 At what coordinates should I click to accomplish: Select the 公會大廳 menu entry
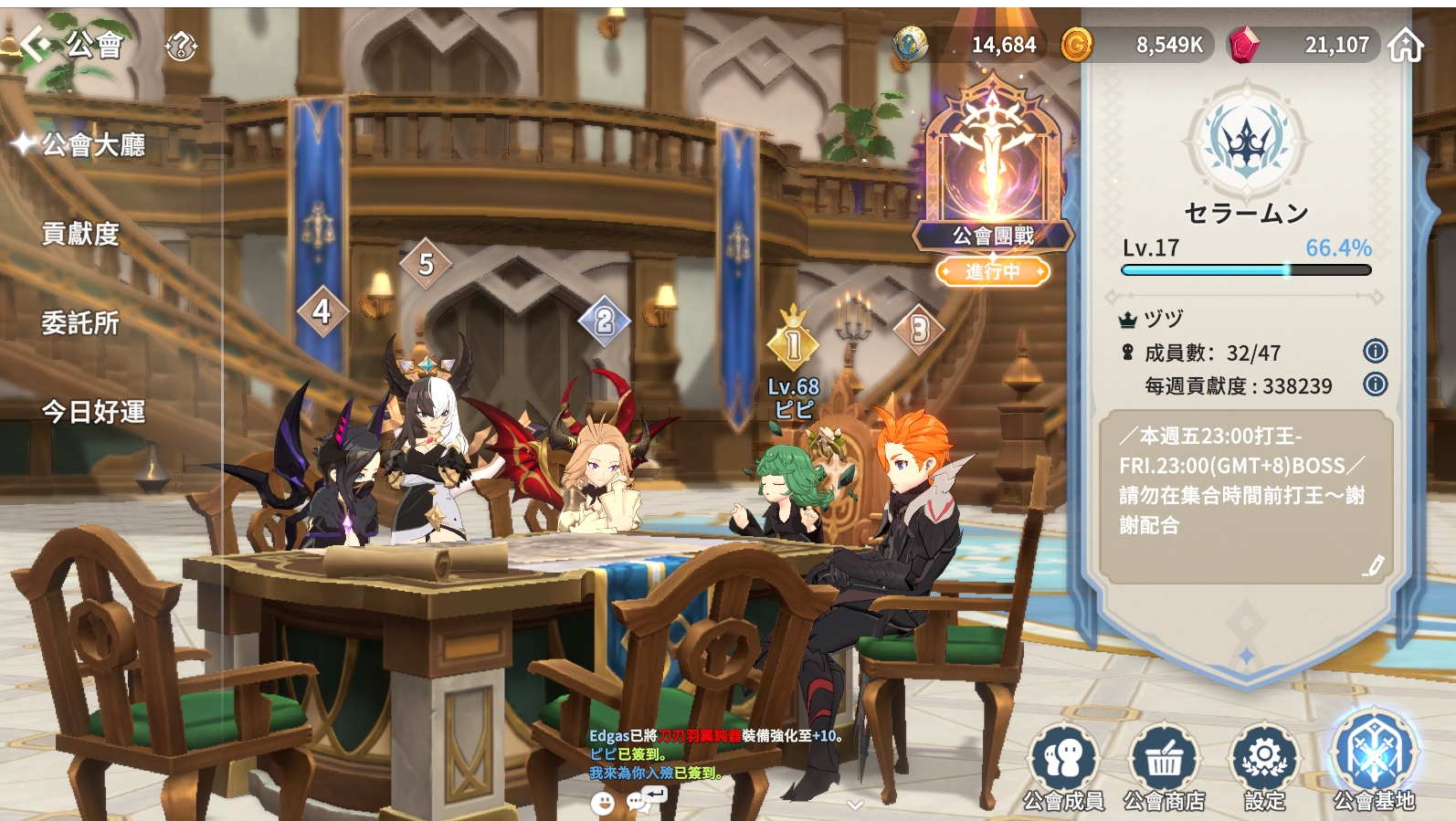coord(92,144)
